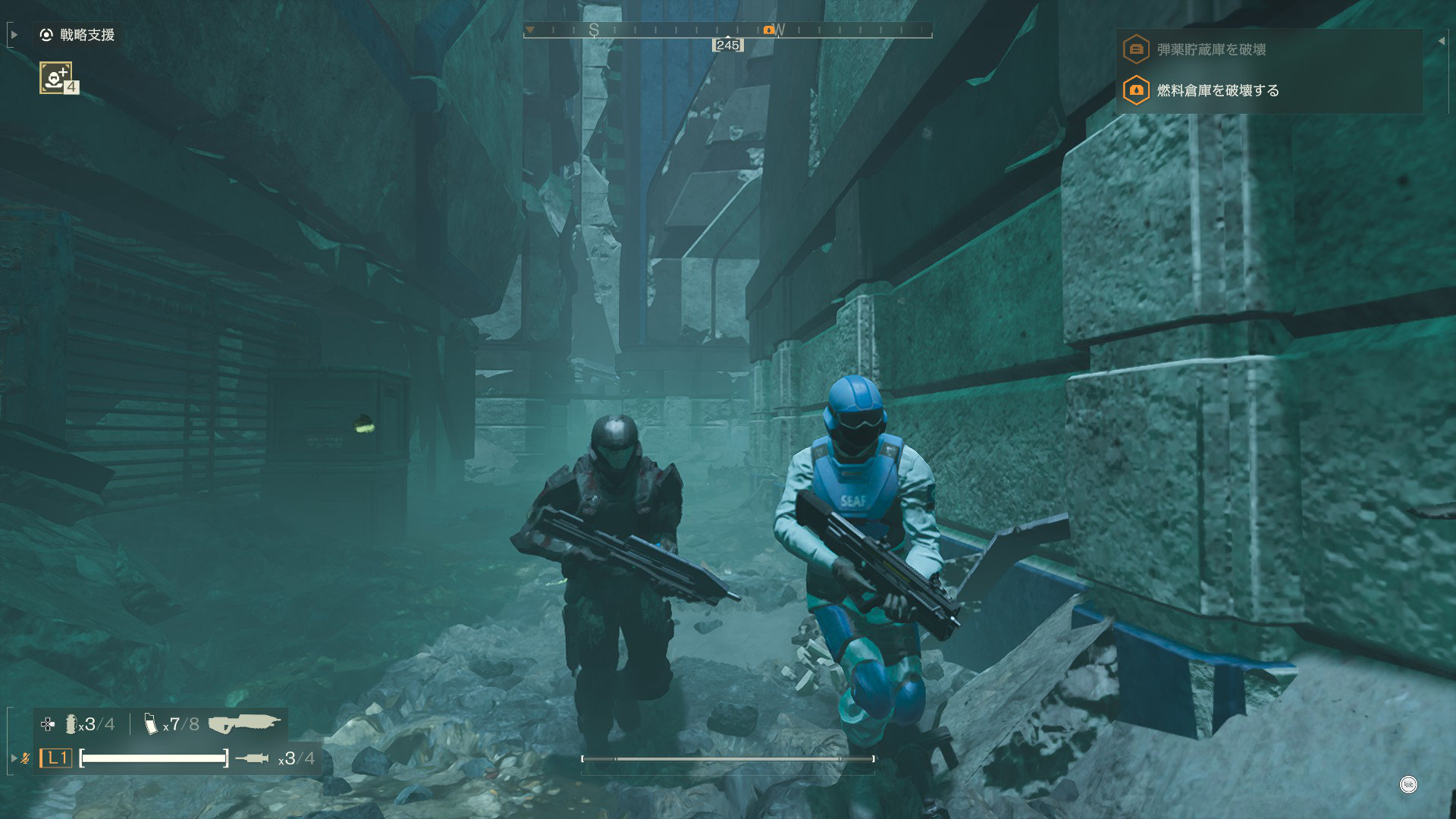Collapse the objectives panel arrow

click(1441, 41)
